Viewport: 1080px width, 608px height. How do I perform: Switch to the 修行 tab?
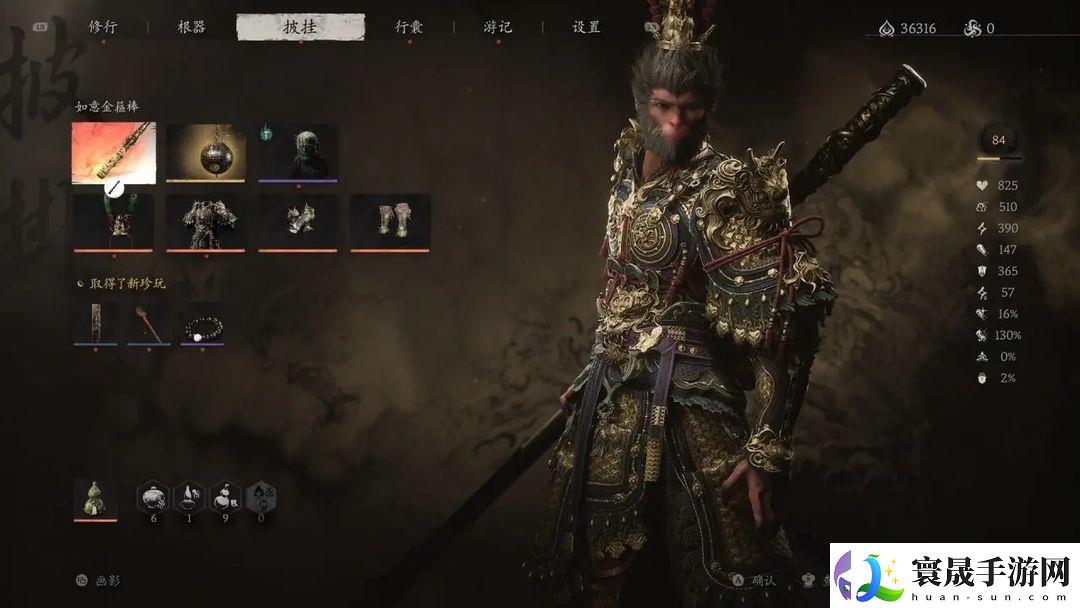103,27
